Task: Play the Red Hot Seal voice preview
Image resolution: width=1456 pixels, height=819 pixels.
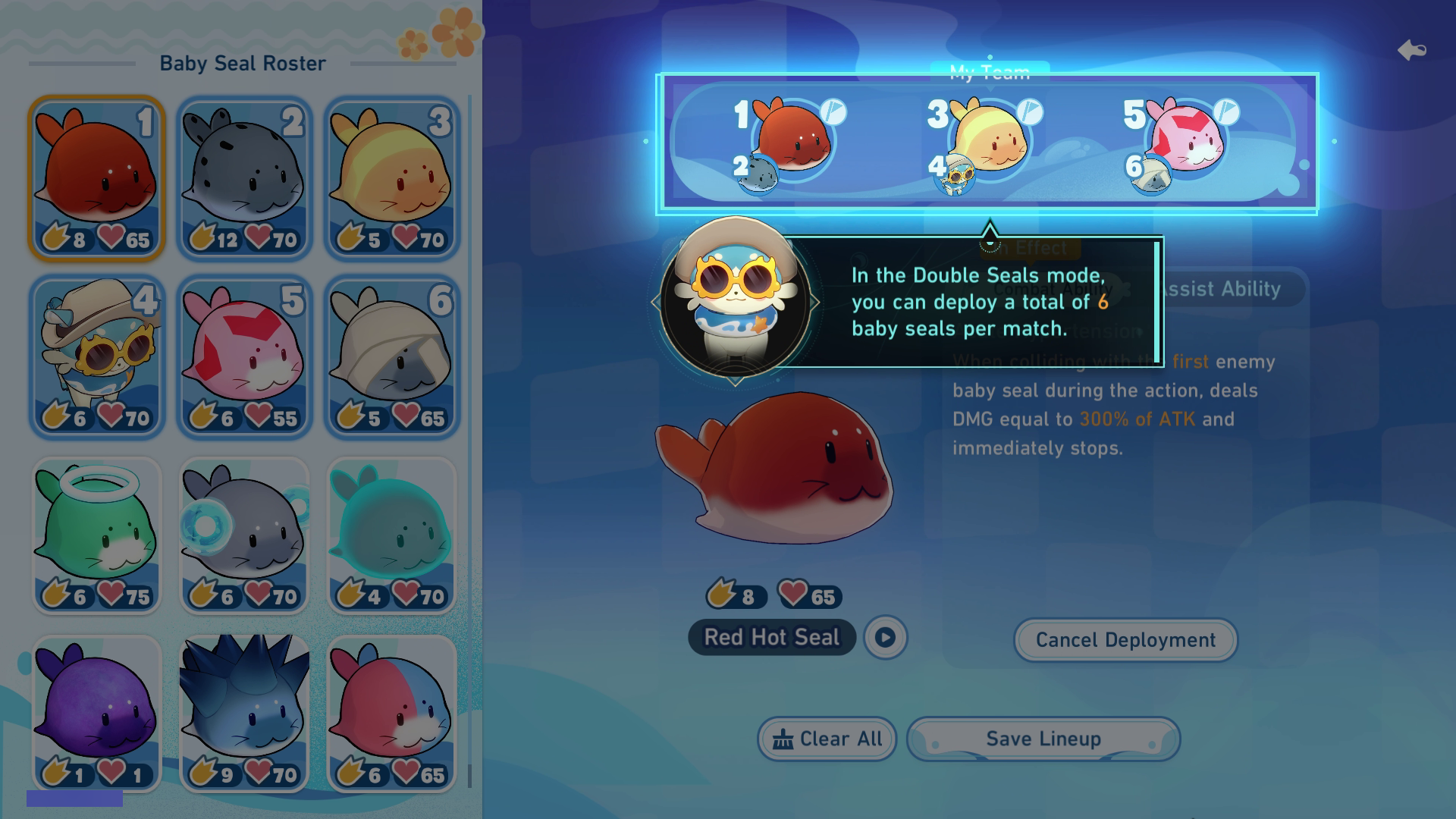Action: click(x=887, y=637)
